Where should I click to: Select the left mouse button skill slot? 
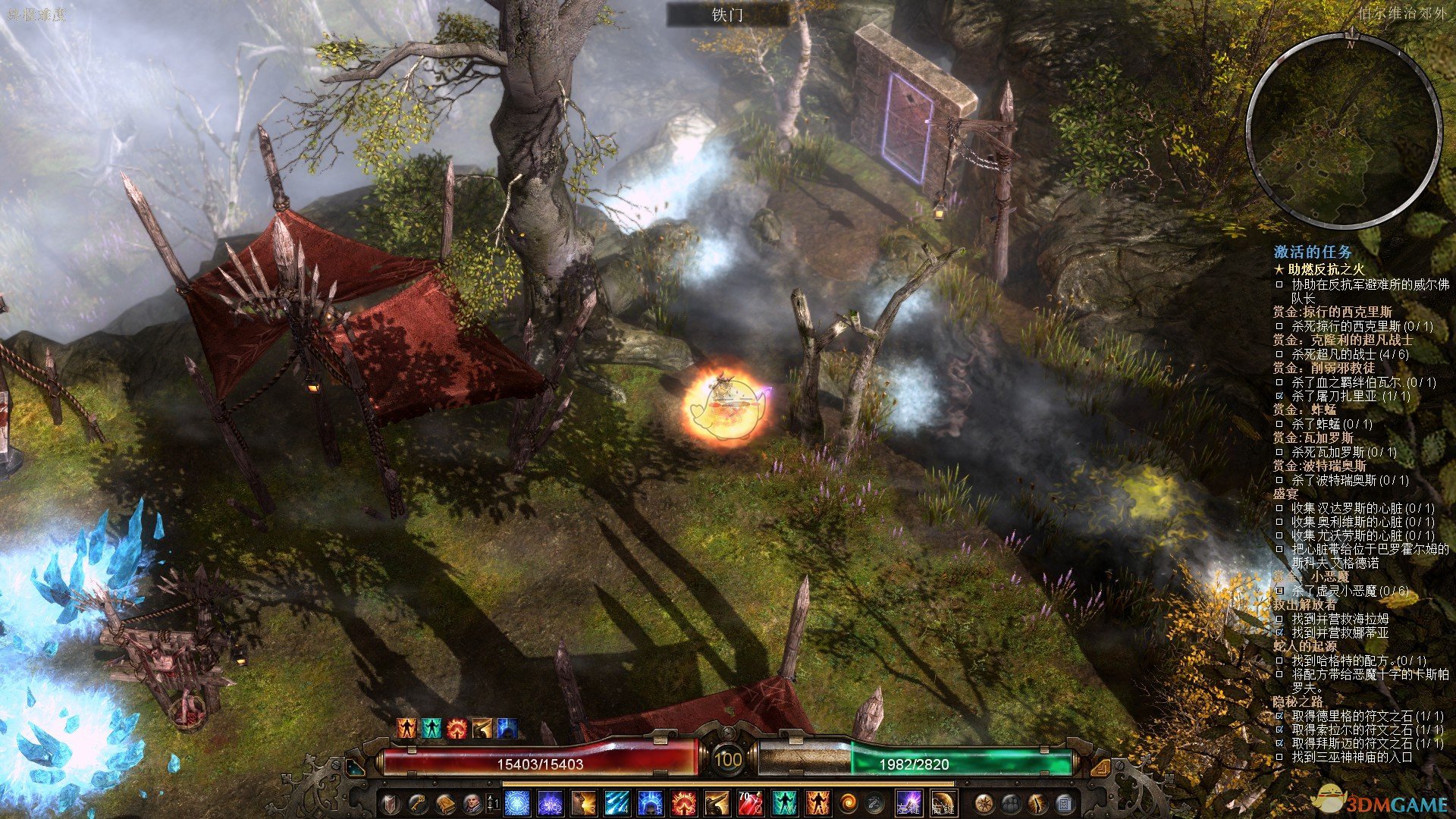tap(908, 802)
